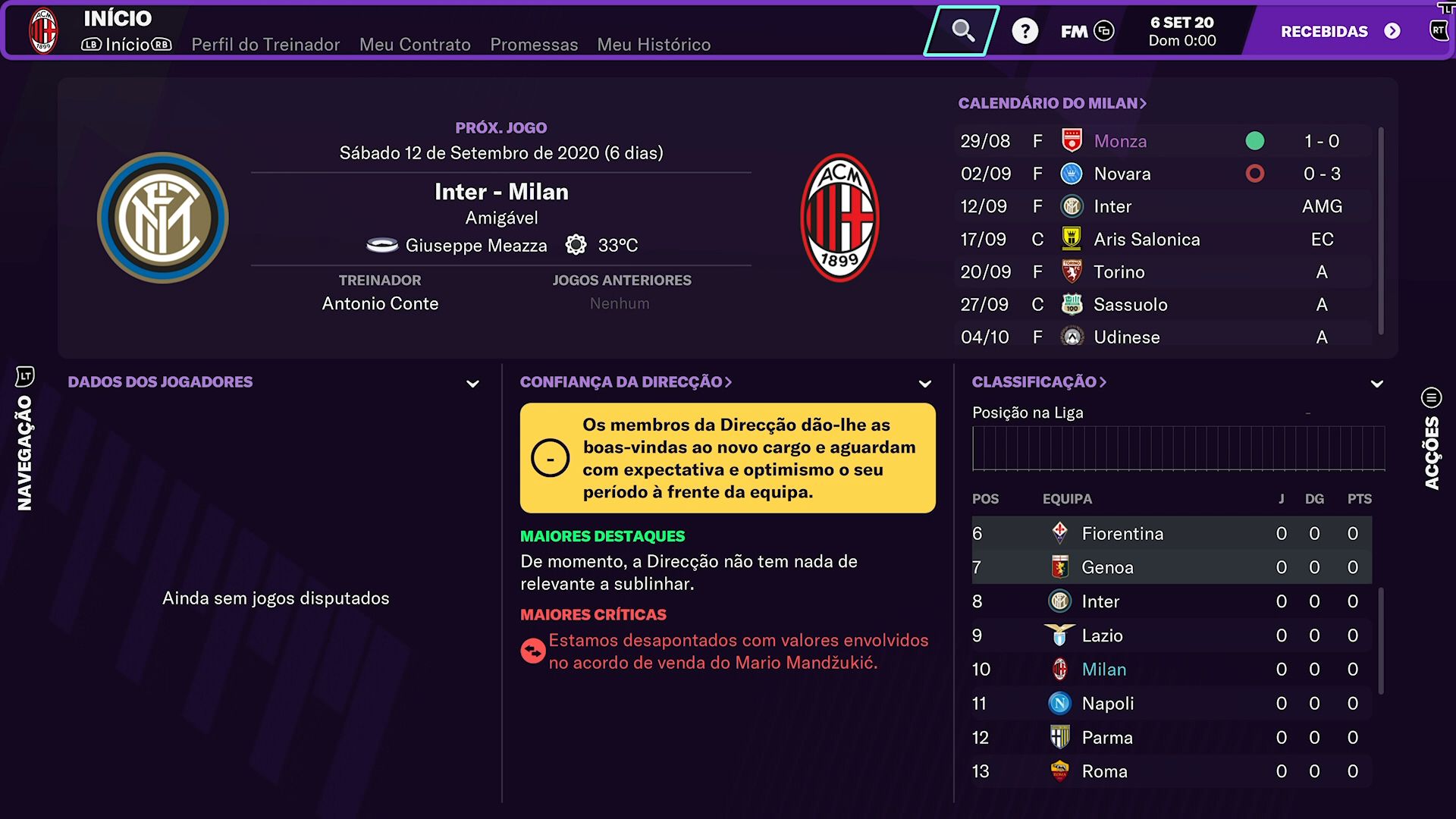Open the Meu Histórico tab

coord(654,45)
